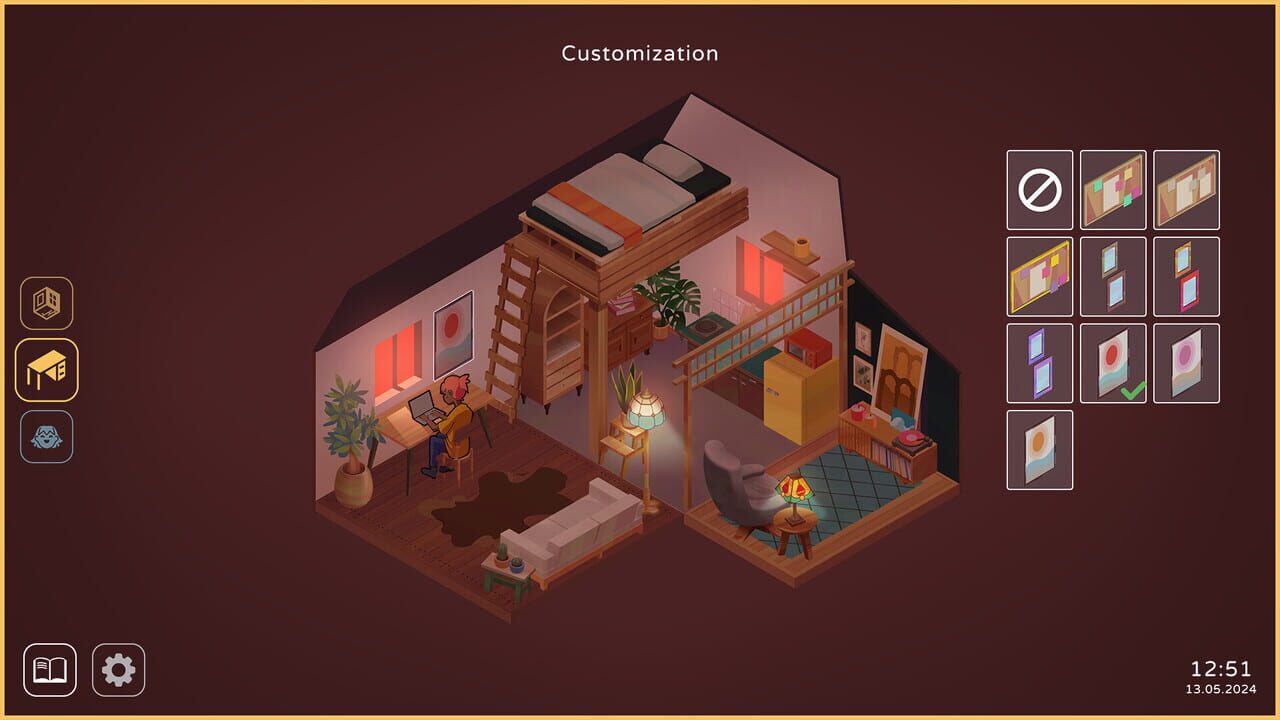Enable the orange circle poster
This screenshot has width=1280, height=720.
click(x=1039, y=449)
